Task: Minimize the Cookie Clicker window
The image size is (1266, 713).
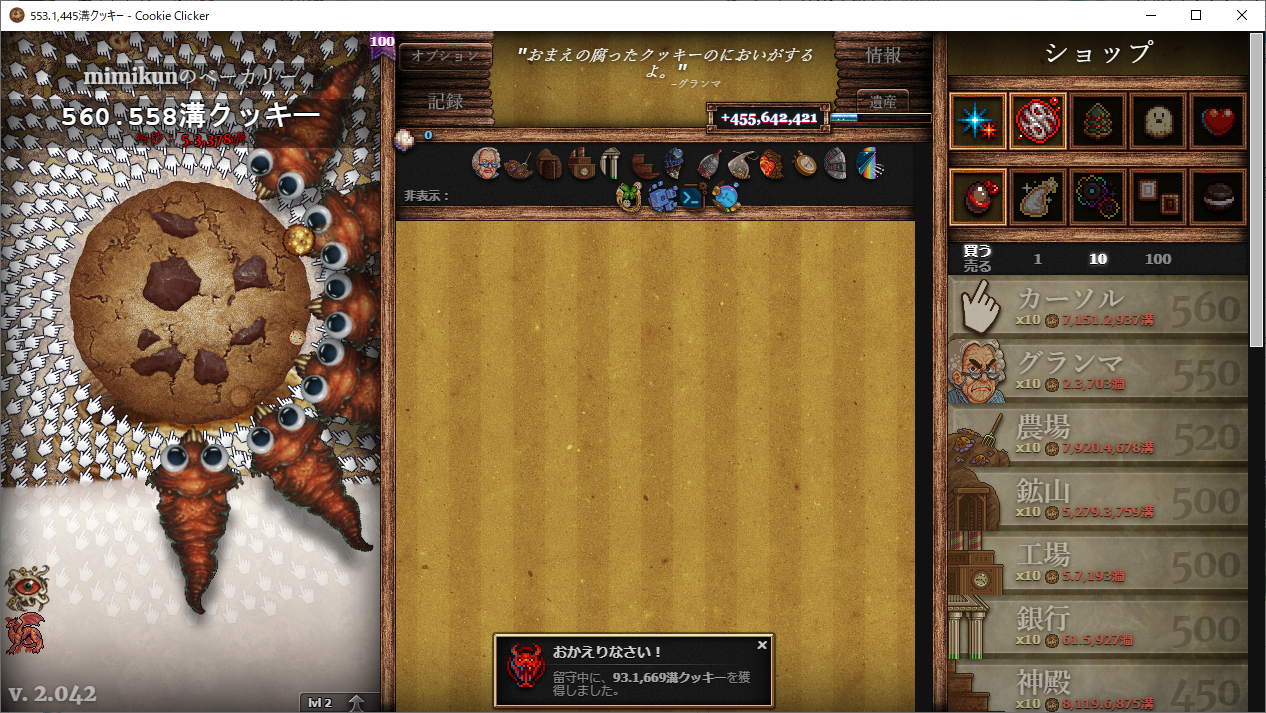Action: (1149, 15)
